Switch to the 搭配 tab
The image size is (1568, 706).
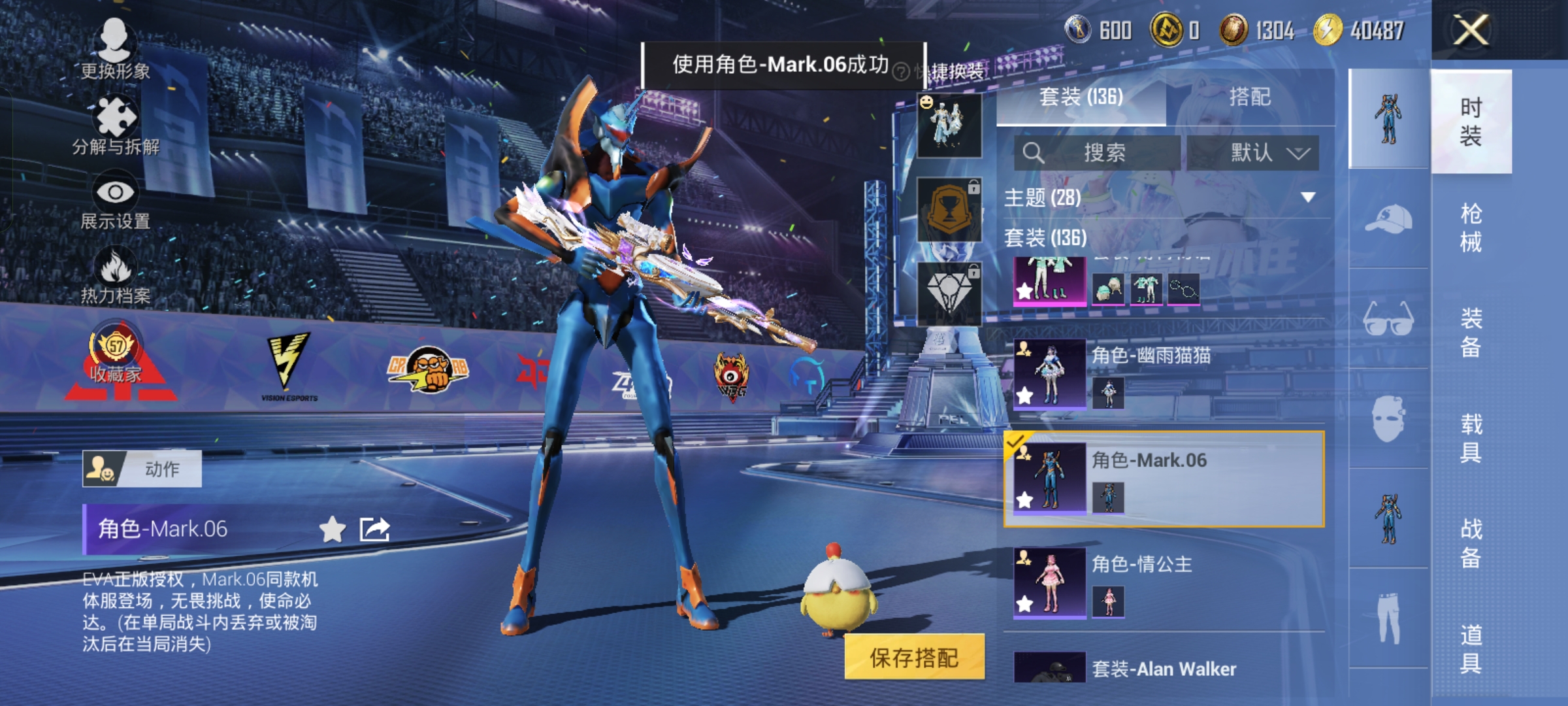pyautogui.click(x=1249, y=97)
